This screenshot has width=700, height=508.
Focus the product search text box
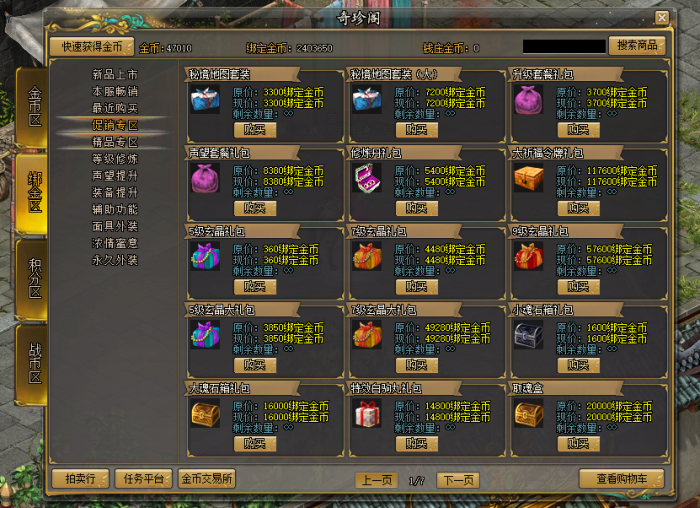coord(564,46)
